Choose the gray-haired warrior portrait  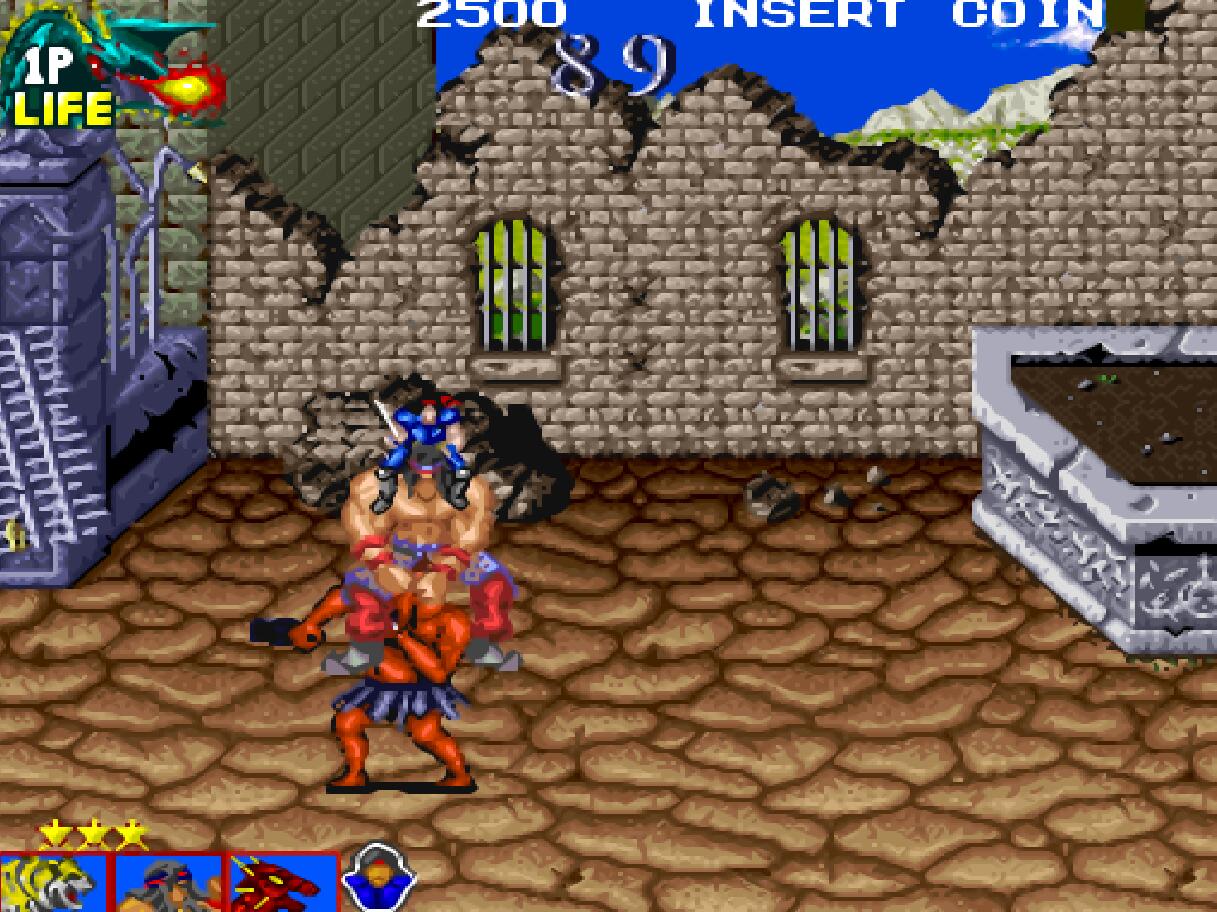(x=167, y=884)
